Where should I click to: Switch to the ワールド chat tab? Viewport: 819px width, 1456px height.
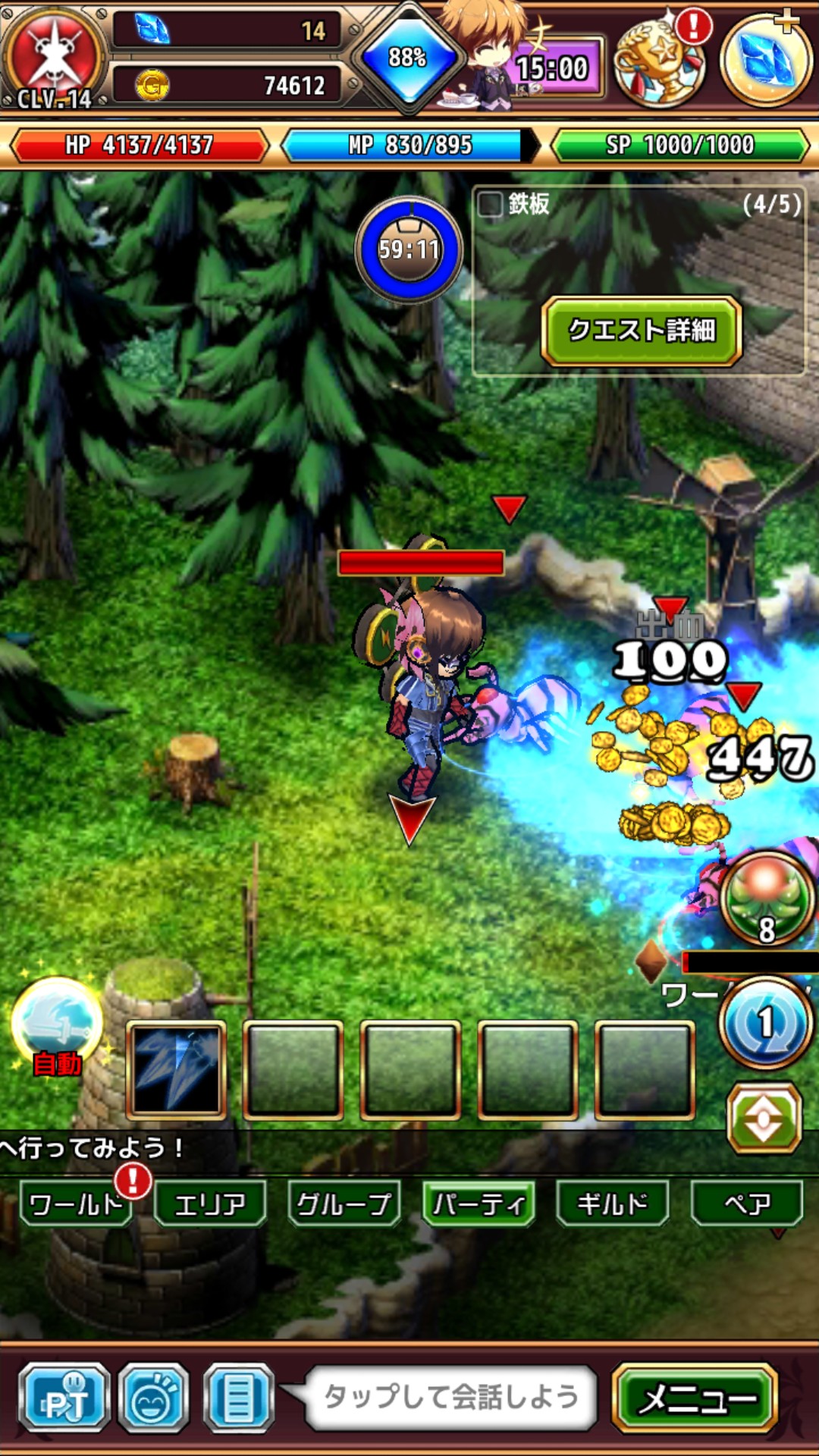point(75,1203)
